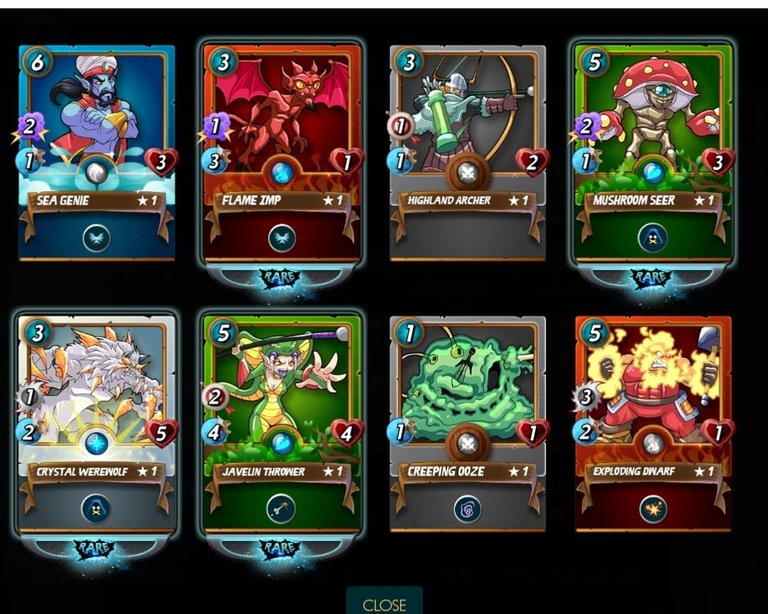Select the Sea Genie card

pyautogui.click(x=96, y=150)
